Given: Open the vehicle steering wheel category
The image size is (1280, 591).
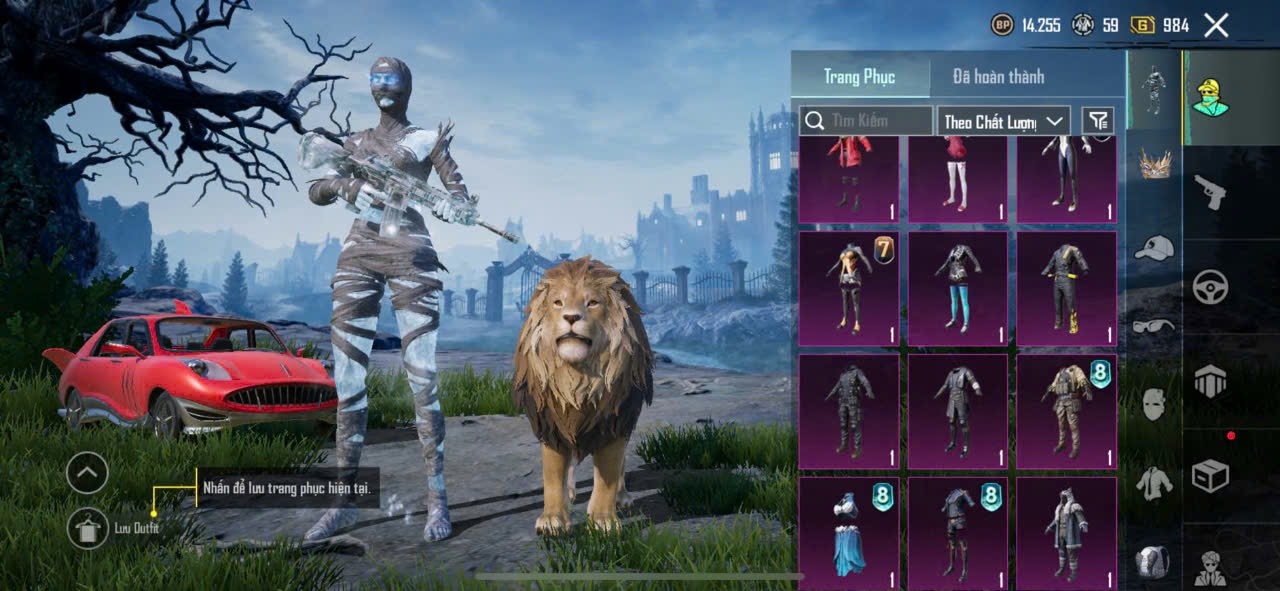Looking at the screenshot, I should click(1210, 287).
